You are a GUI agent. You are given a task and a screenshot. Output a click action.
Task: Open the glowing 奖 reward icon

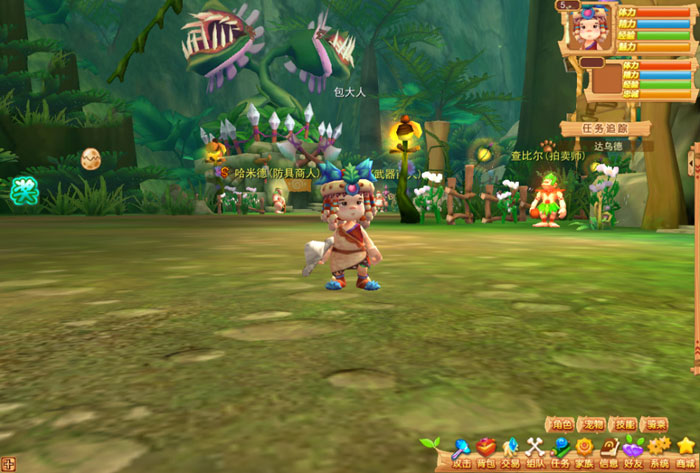(x=22, y=191)
